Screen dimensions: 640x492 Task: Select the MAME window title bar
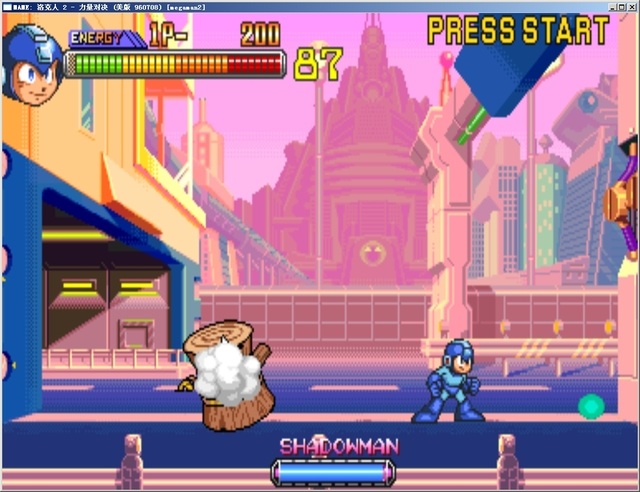[x=320, y=6]
